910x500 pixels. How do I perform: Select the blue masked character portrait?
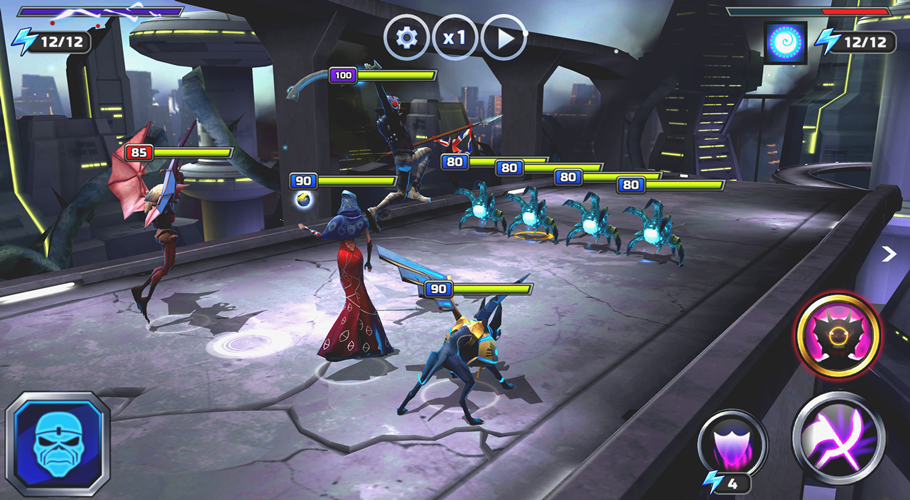pos(56,444)
